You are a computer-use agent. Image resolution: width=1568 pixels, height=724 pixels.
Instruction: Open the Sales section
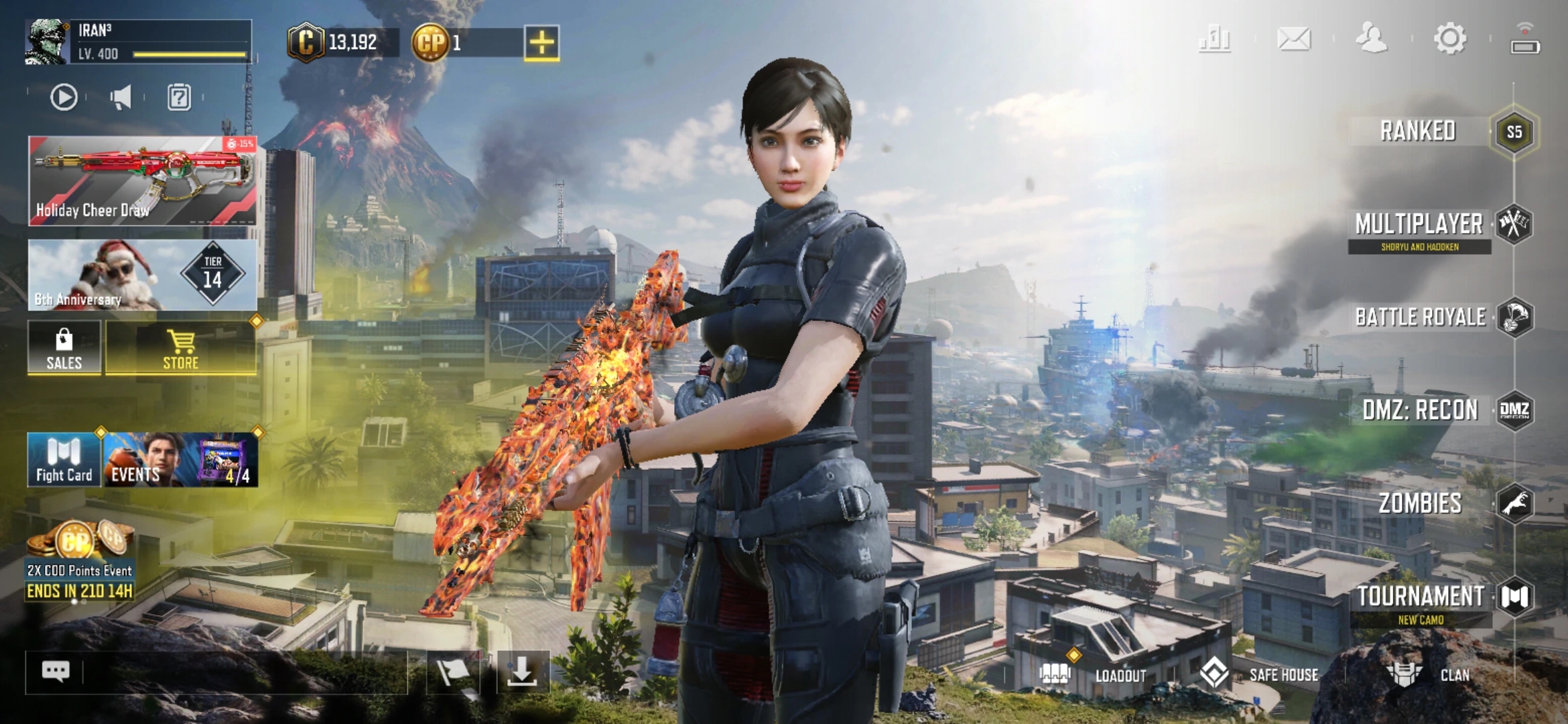[x=64, y=349]
